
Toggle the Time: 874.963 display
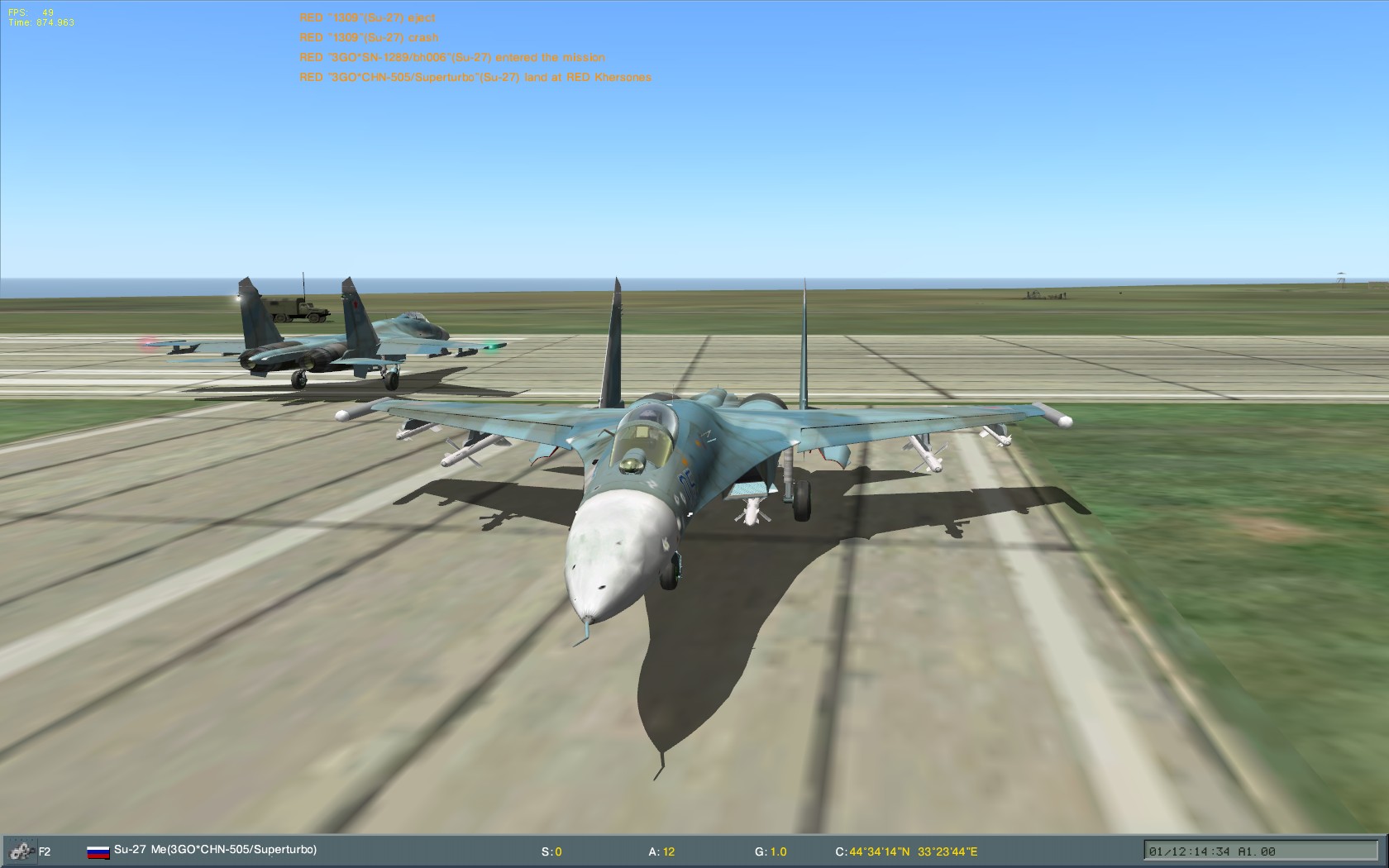click(41, 22)
